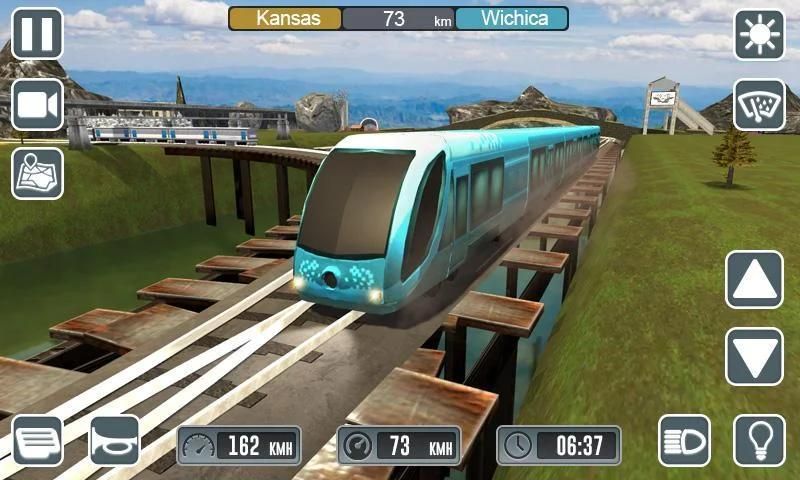
Task: Sound the train horn
Action: tap(115, 440)
